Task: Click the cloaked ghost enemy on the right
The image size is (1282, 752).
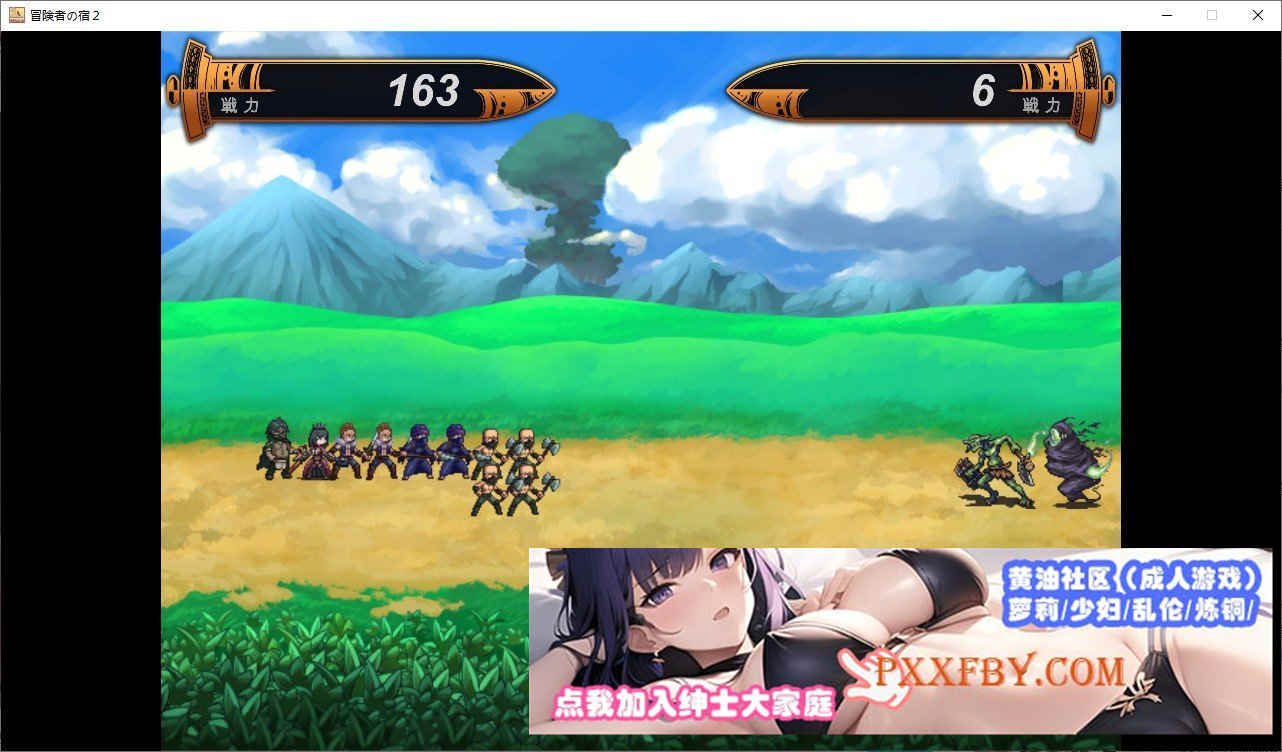Action: pos(1070,465)
